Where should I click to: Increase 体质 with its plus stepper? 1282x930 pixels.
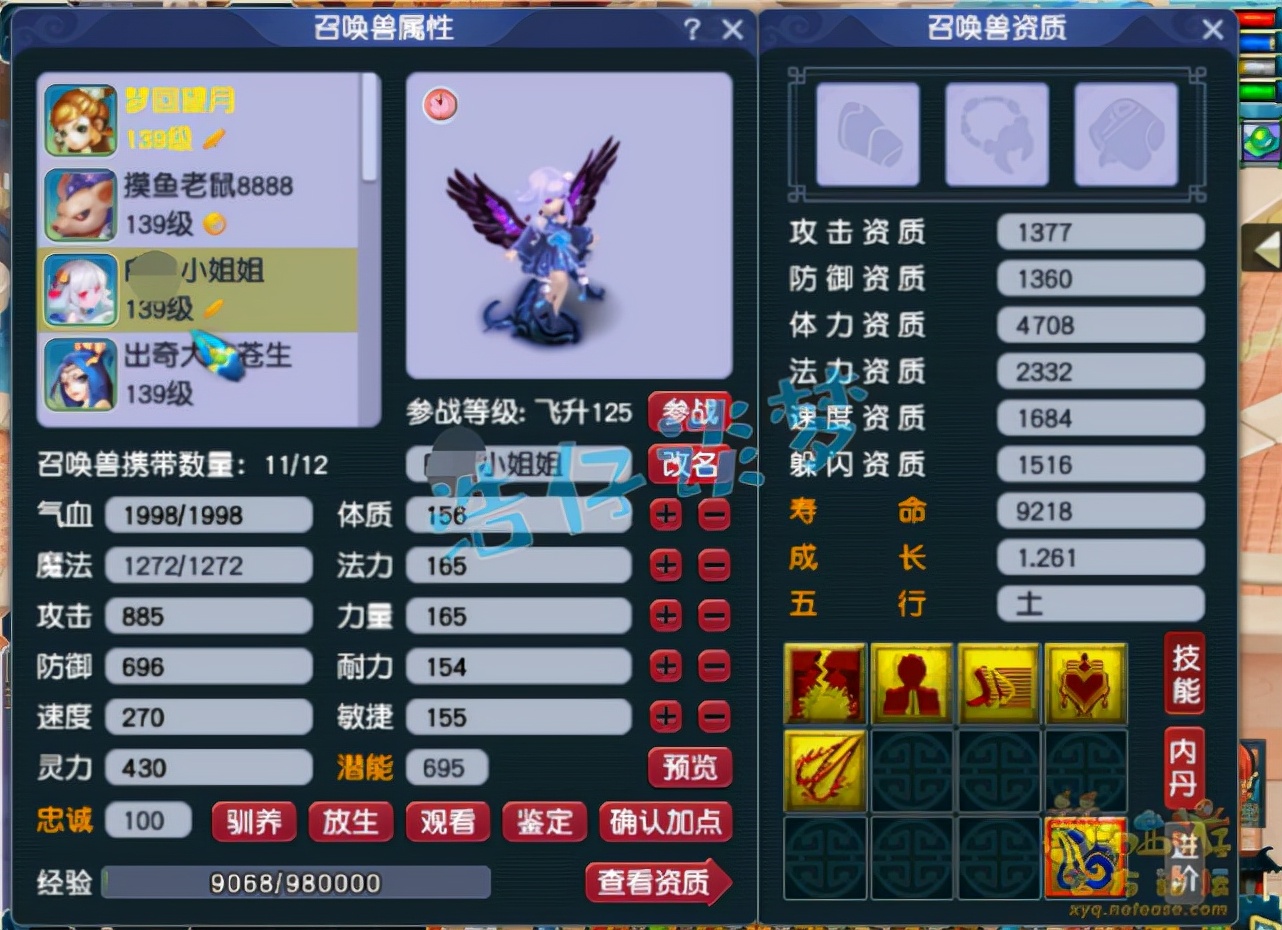pos(665,514)
